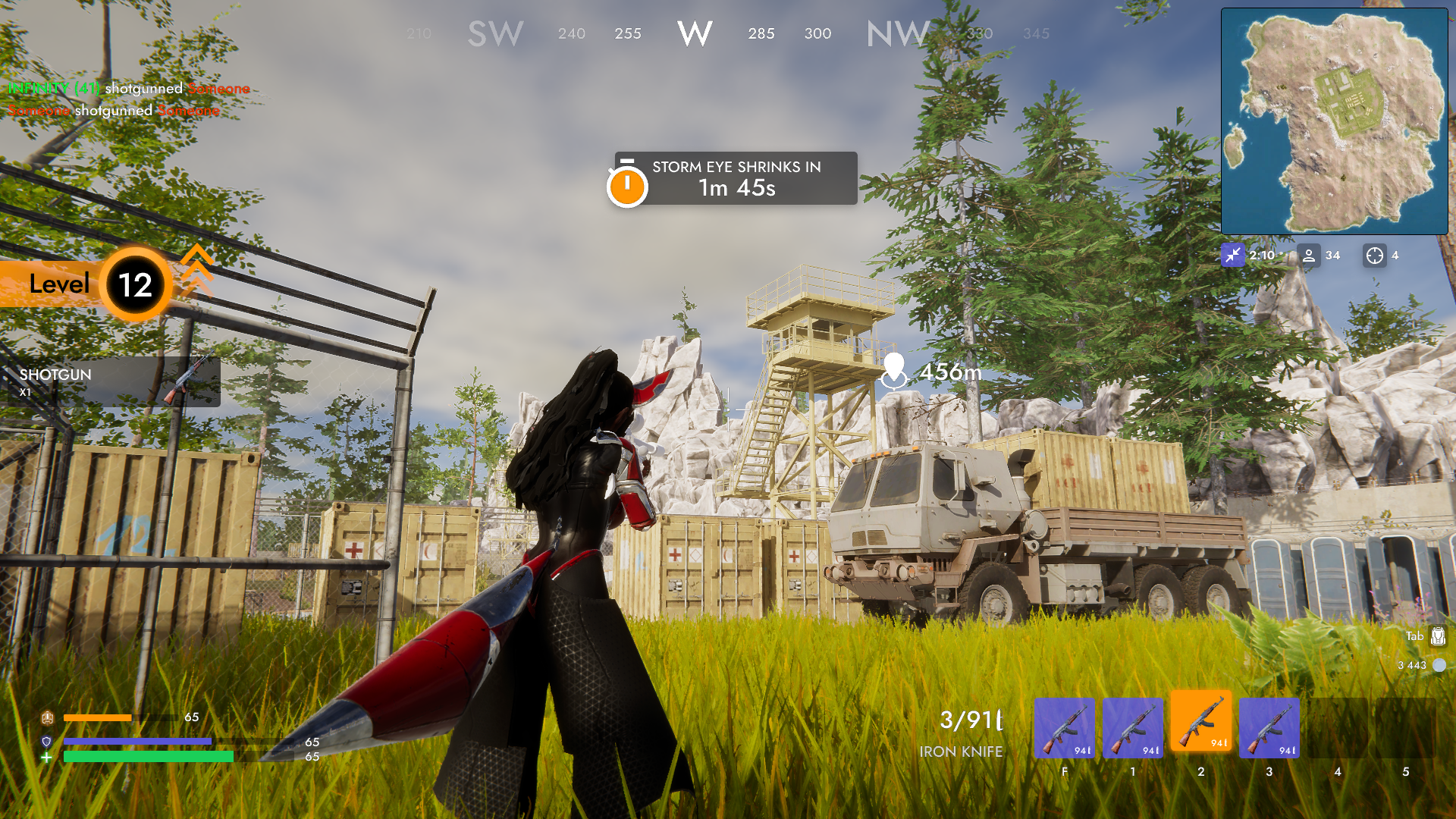Click the coin icon next to 3443

(x=1439, y=665)
